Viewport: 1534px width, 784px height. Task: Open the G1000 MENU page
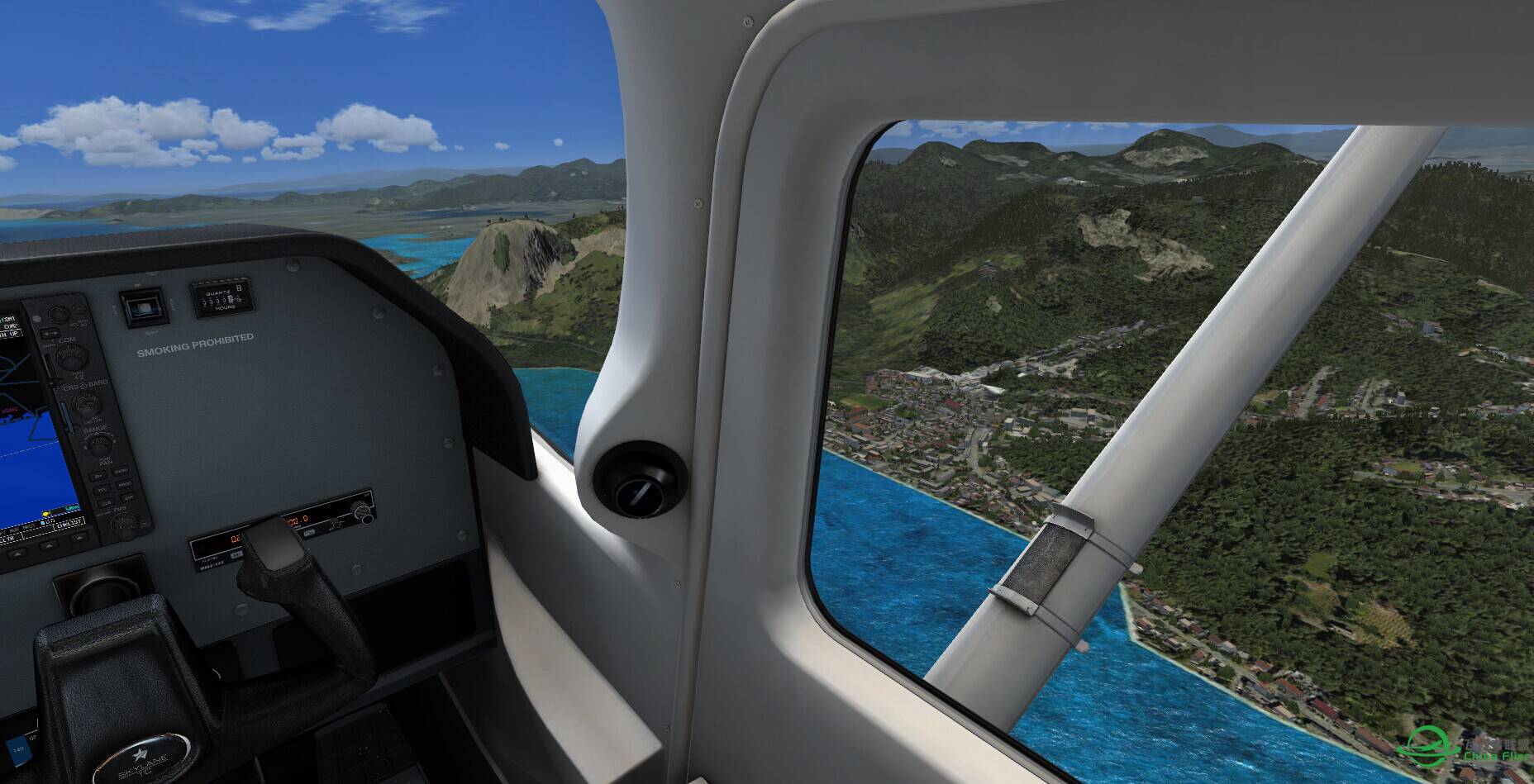[x=121, y=472]
